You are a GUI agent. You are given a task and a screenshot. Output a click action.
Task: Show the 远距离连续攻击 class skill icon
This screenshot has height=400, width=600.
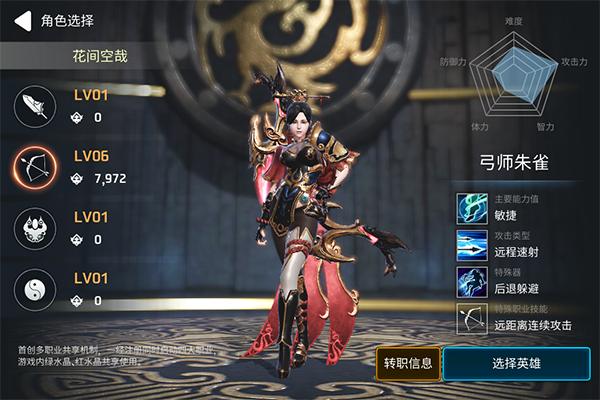[x=471, y=318]
